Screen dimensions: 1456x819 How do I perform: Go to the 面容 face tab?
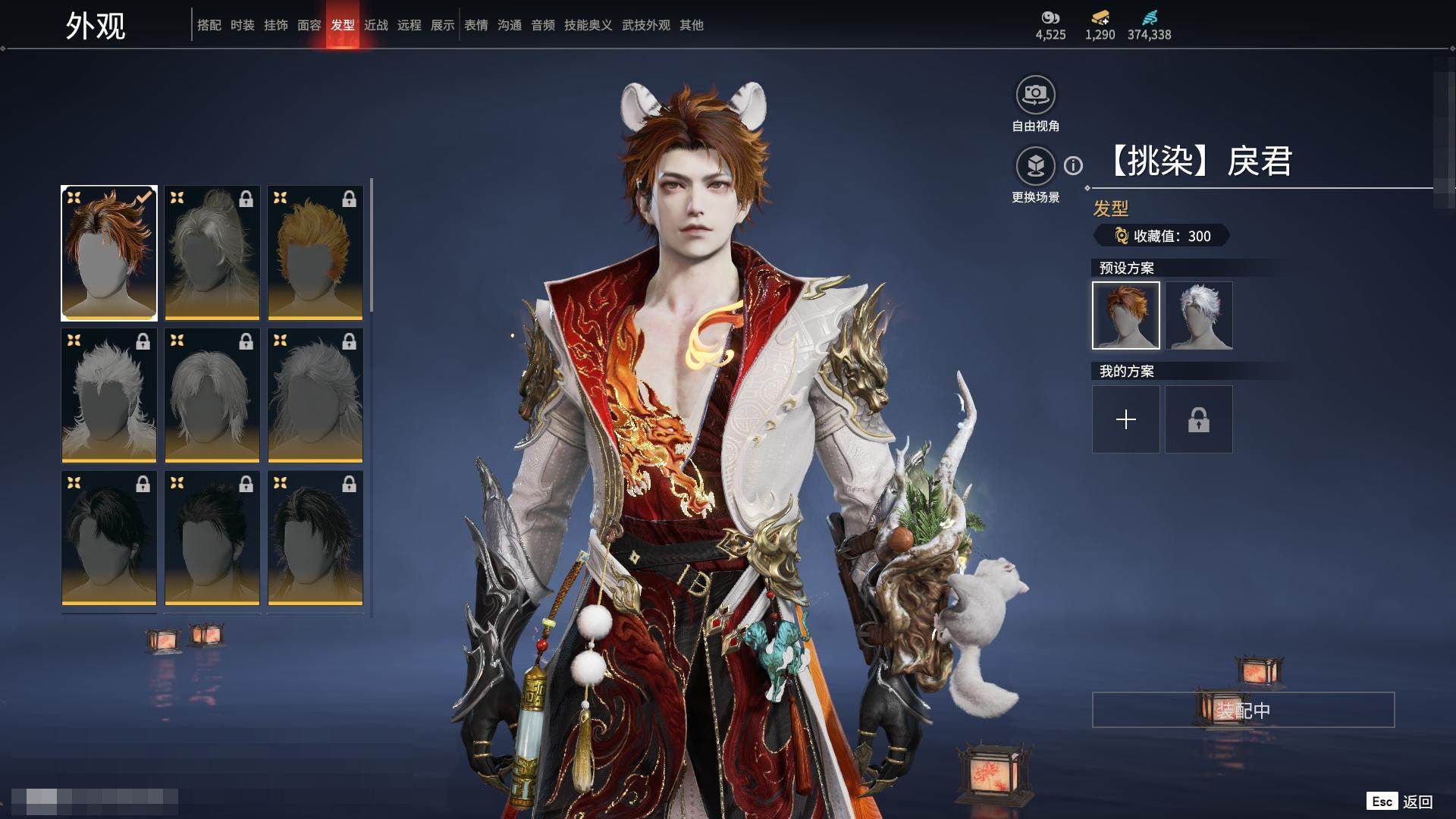pyautogui.click(x=309, y=25)
